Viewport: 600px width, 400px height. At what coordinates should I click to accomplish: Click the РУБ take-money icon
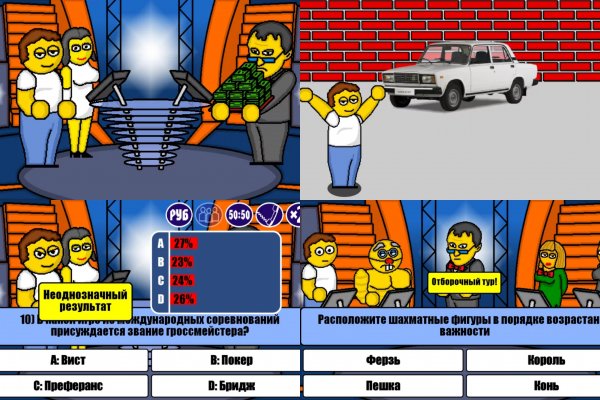(x=179, y=214)
